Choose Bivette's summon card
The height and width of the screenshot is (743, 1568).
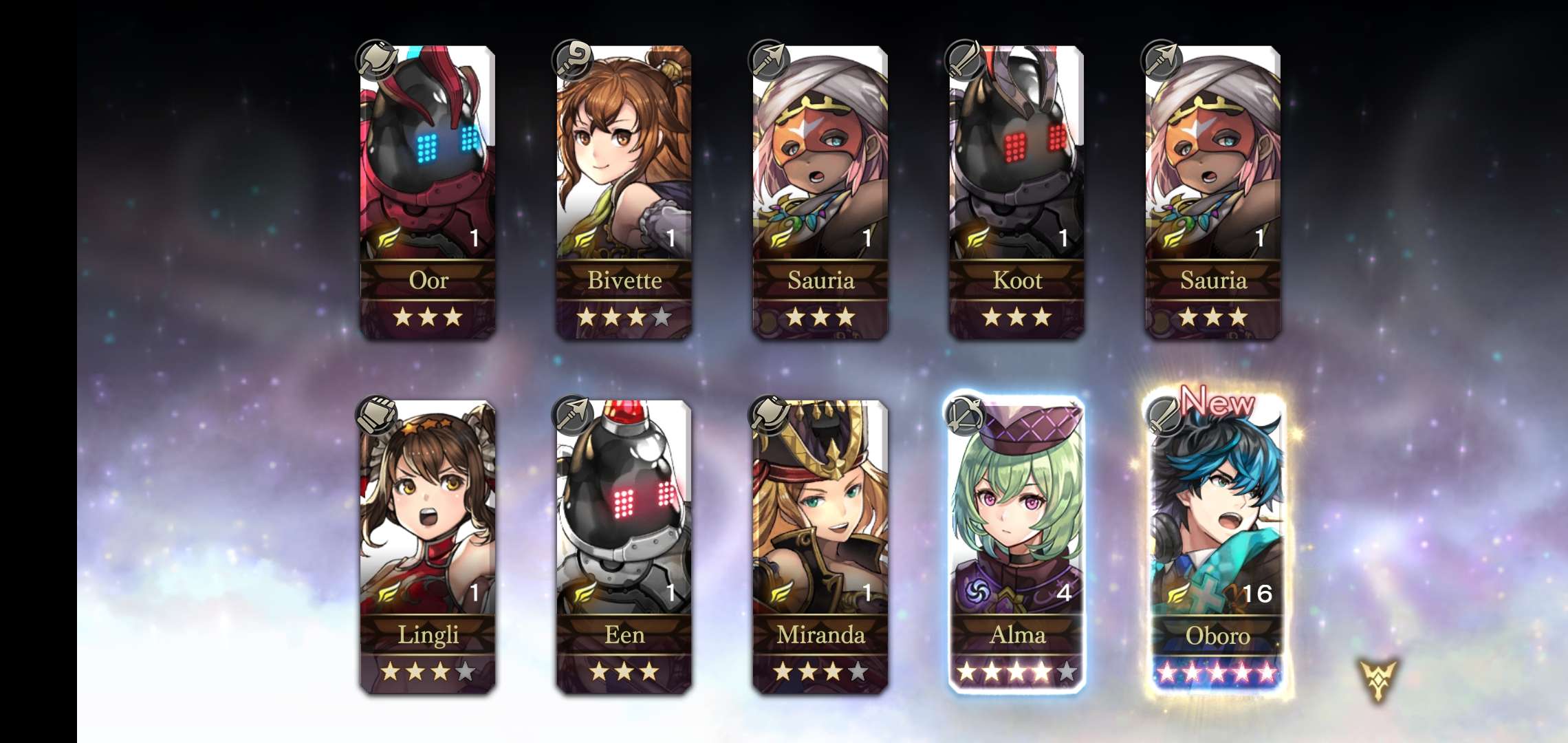(624, 192)
